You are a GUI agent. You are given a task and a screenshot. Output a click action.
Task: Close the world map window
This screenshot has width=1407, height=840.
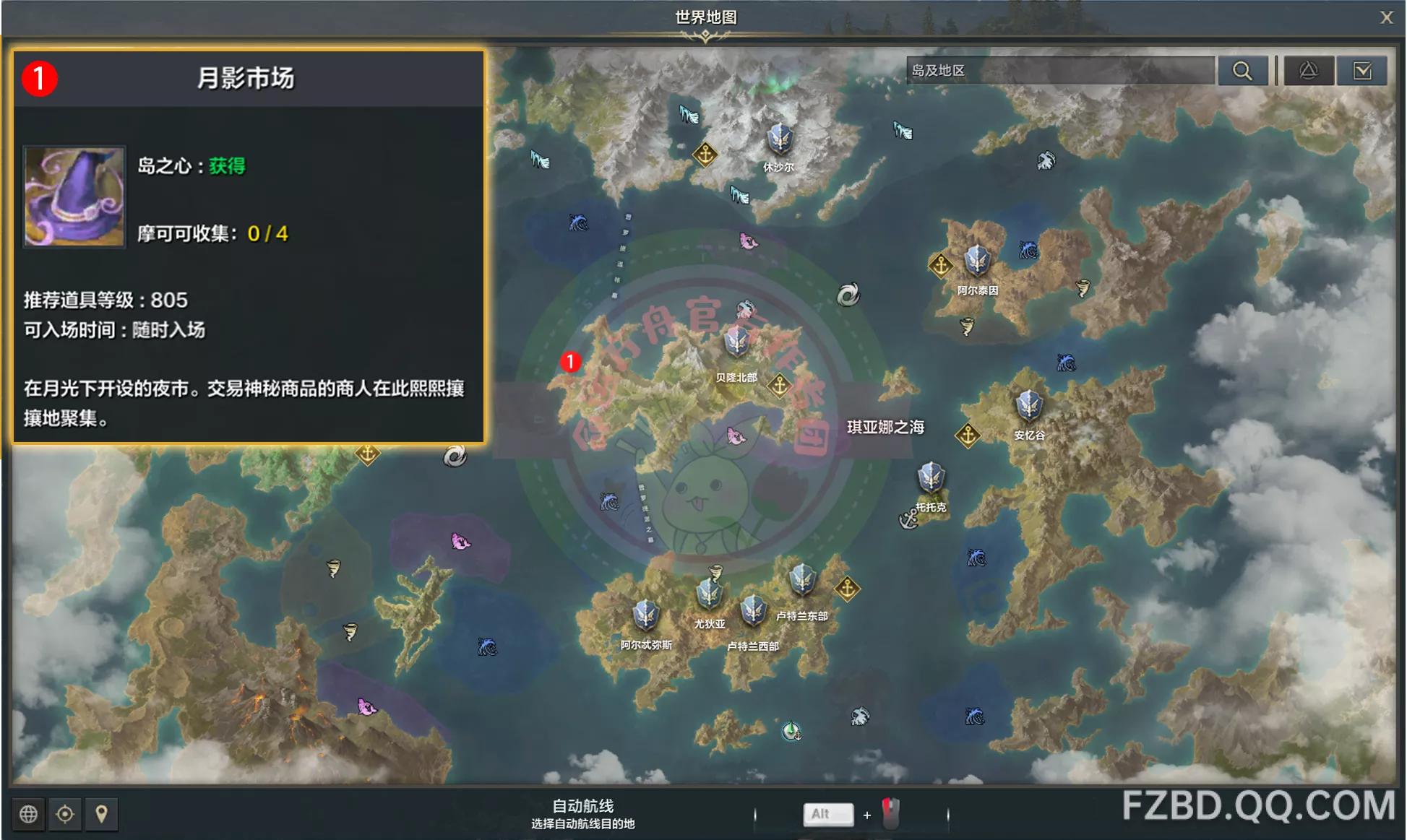pyautogui.click(x=1385, y=17)
